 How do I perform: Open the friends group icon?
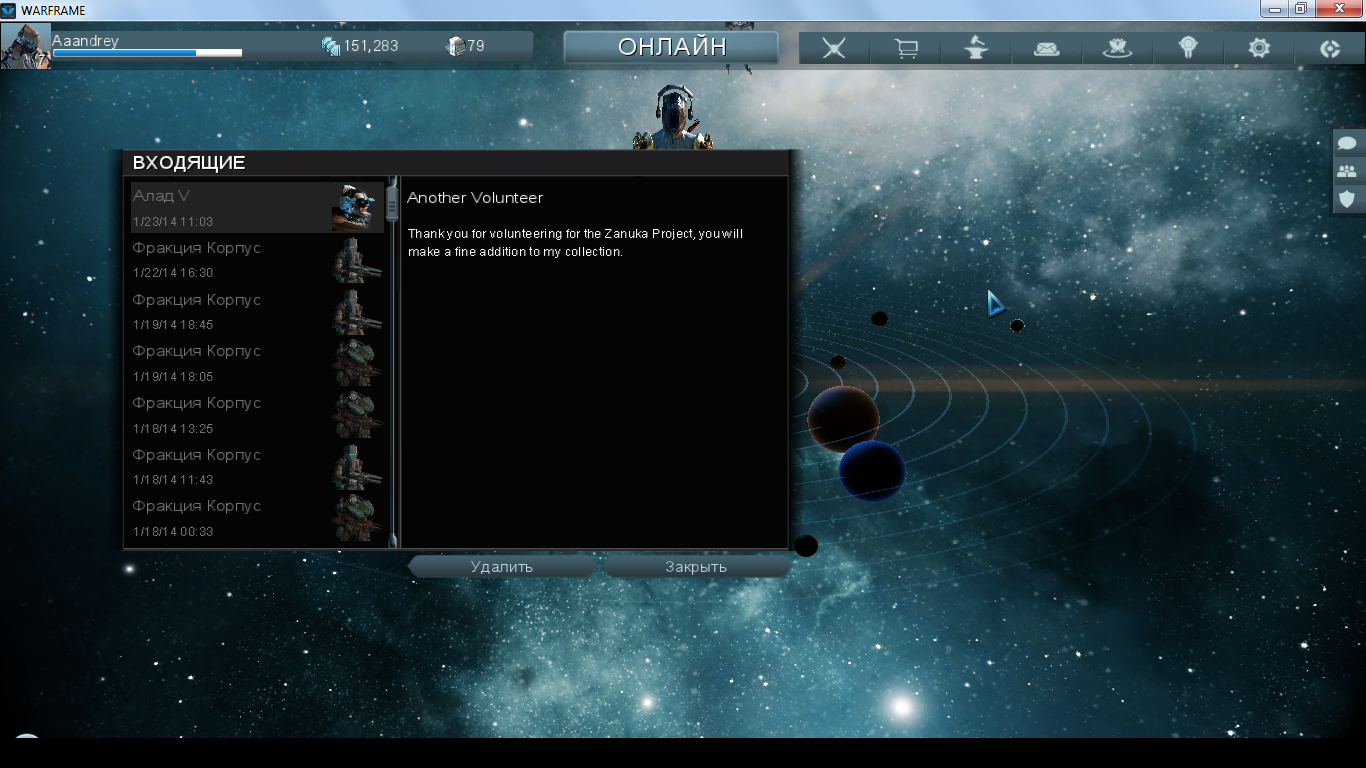pyautogui.click(x=1347, y=171)
